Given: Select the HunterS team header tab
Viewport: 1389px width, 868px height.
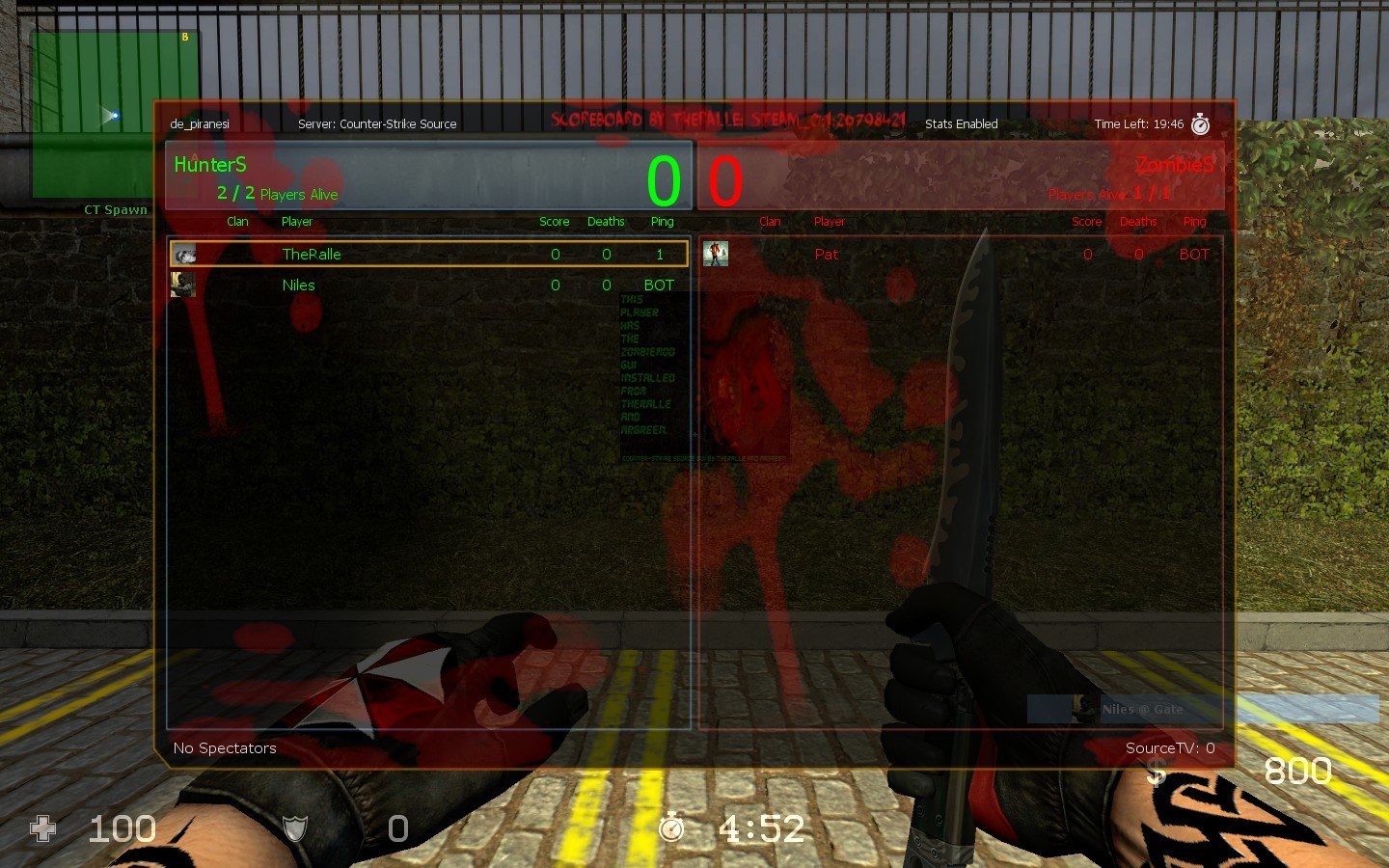Looking at the screenshot, I should coord(209,164).
